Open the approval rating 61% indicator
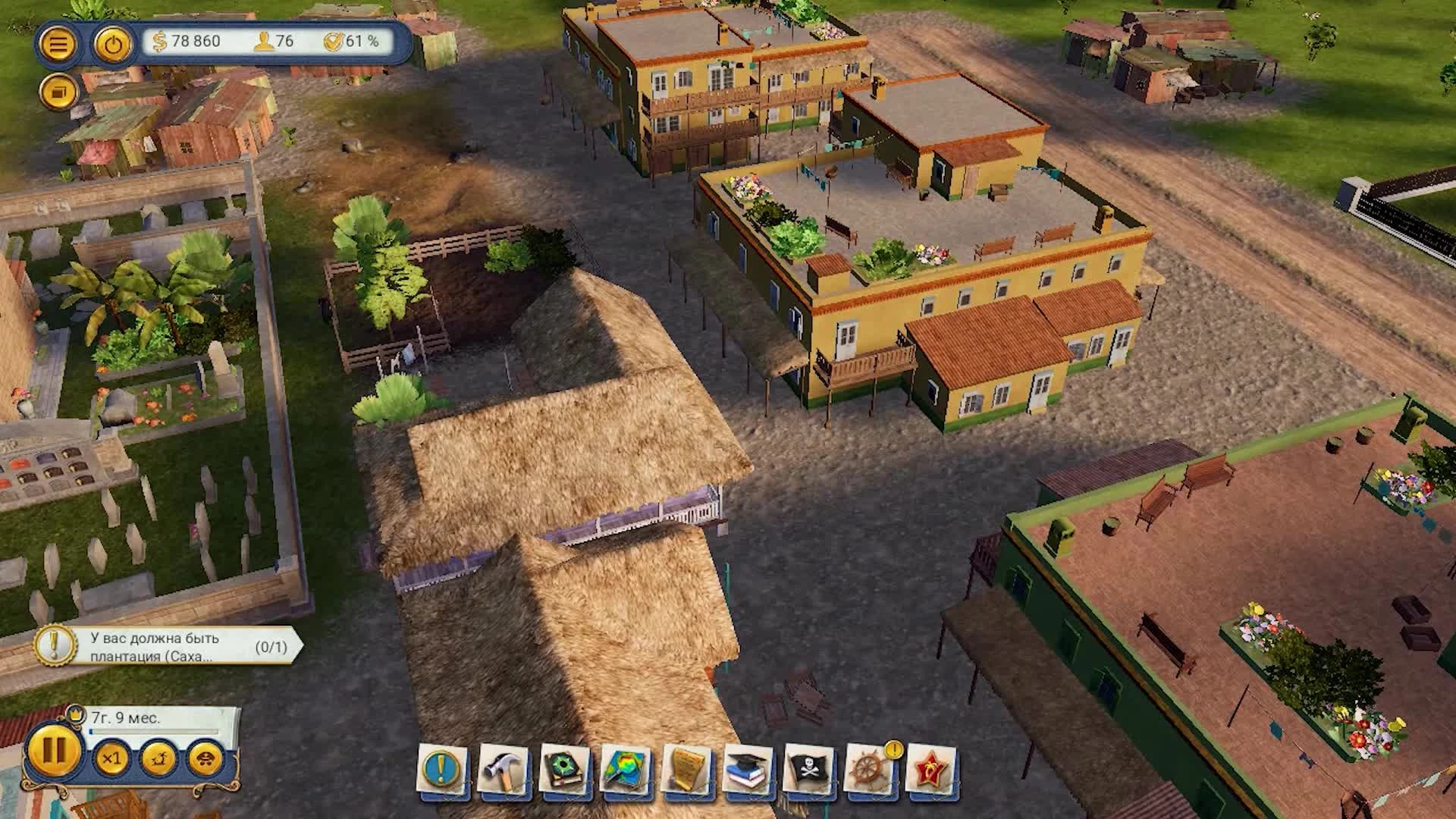Image resolution: width=1456 pixels, height=819 pixels. (x=351, y=43)
